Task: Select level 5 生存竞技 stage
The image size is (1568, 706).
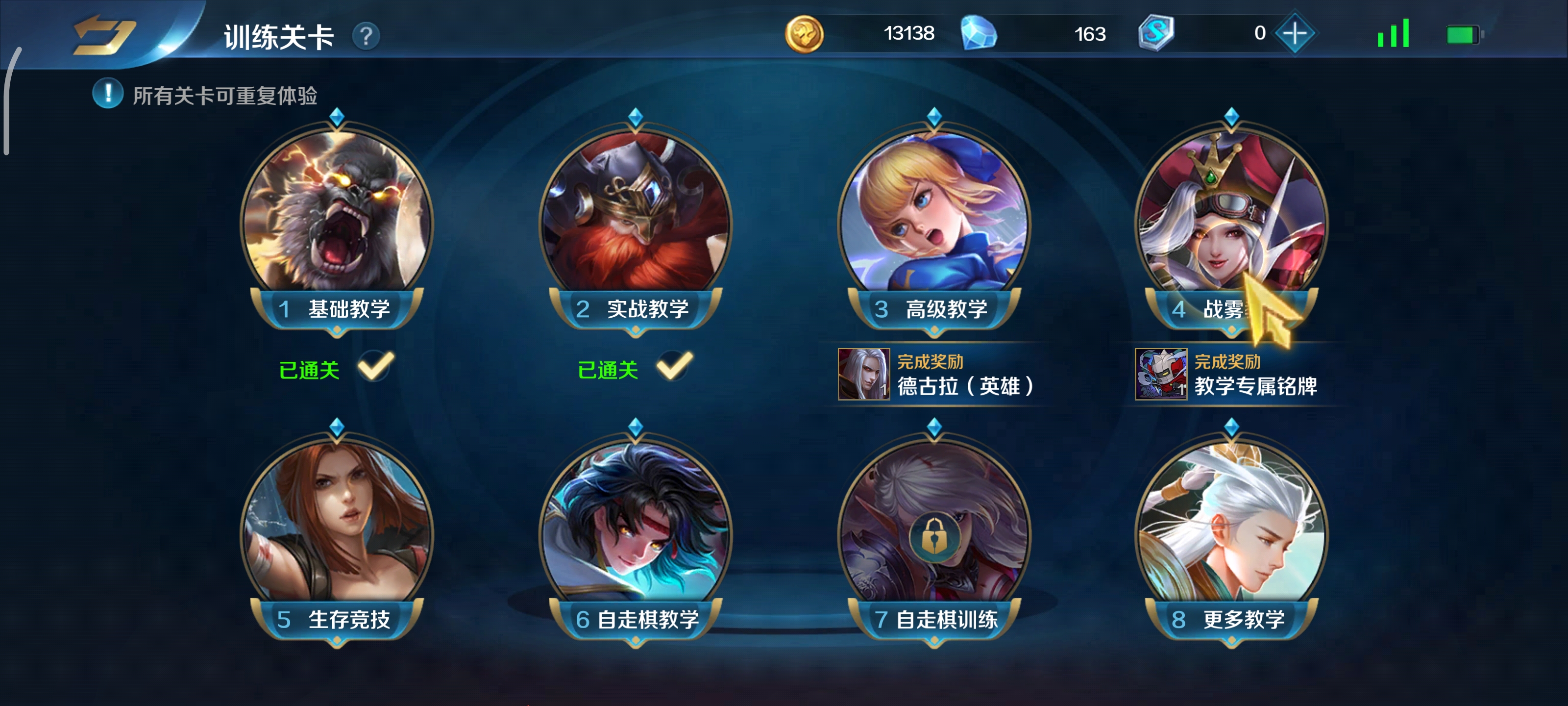Action: (x=337, y=530)
